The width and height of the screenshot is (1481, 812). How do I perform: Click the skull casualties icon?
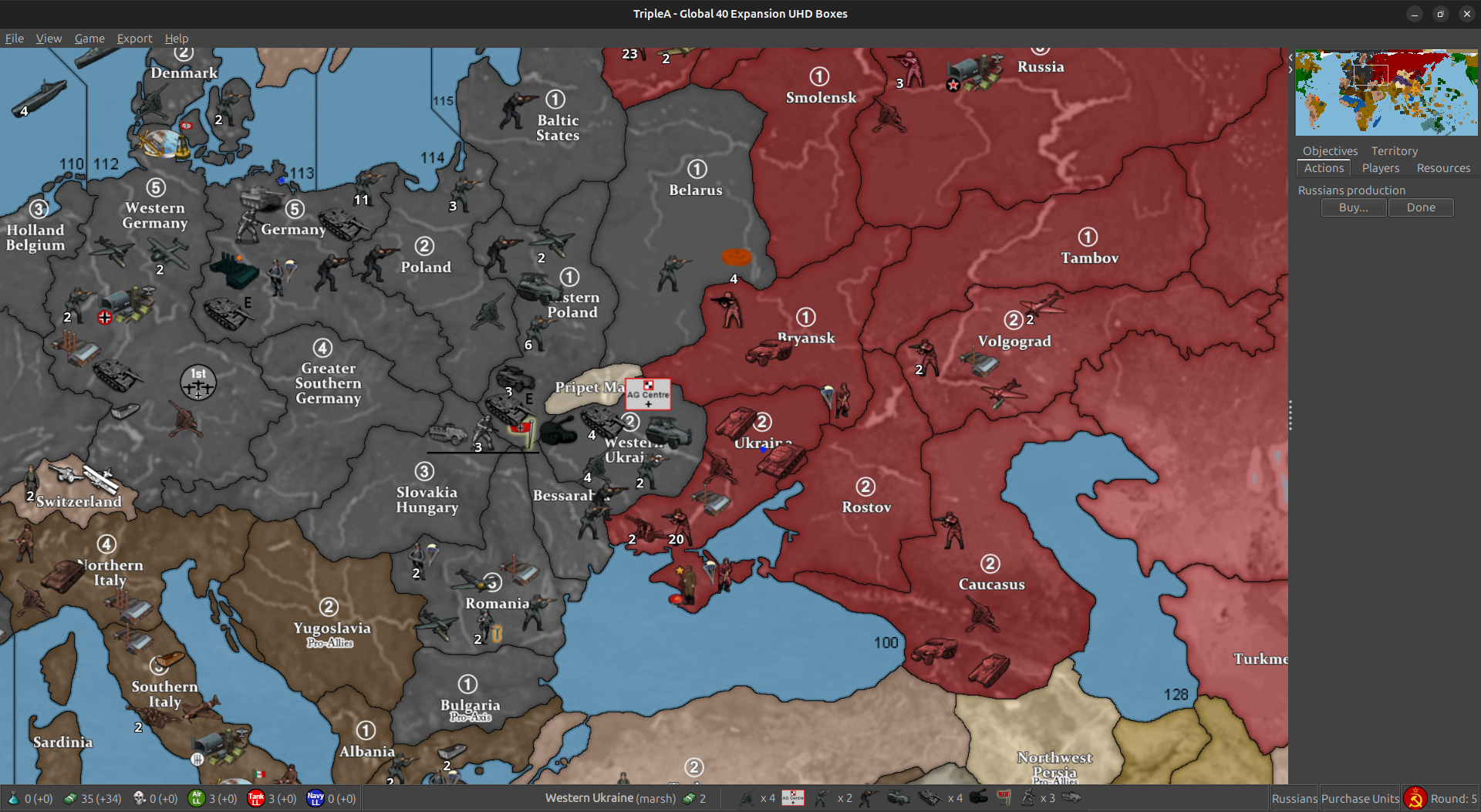point(140,798)
